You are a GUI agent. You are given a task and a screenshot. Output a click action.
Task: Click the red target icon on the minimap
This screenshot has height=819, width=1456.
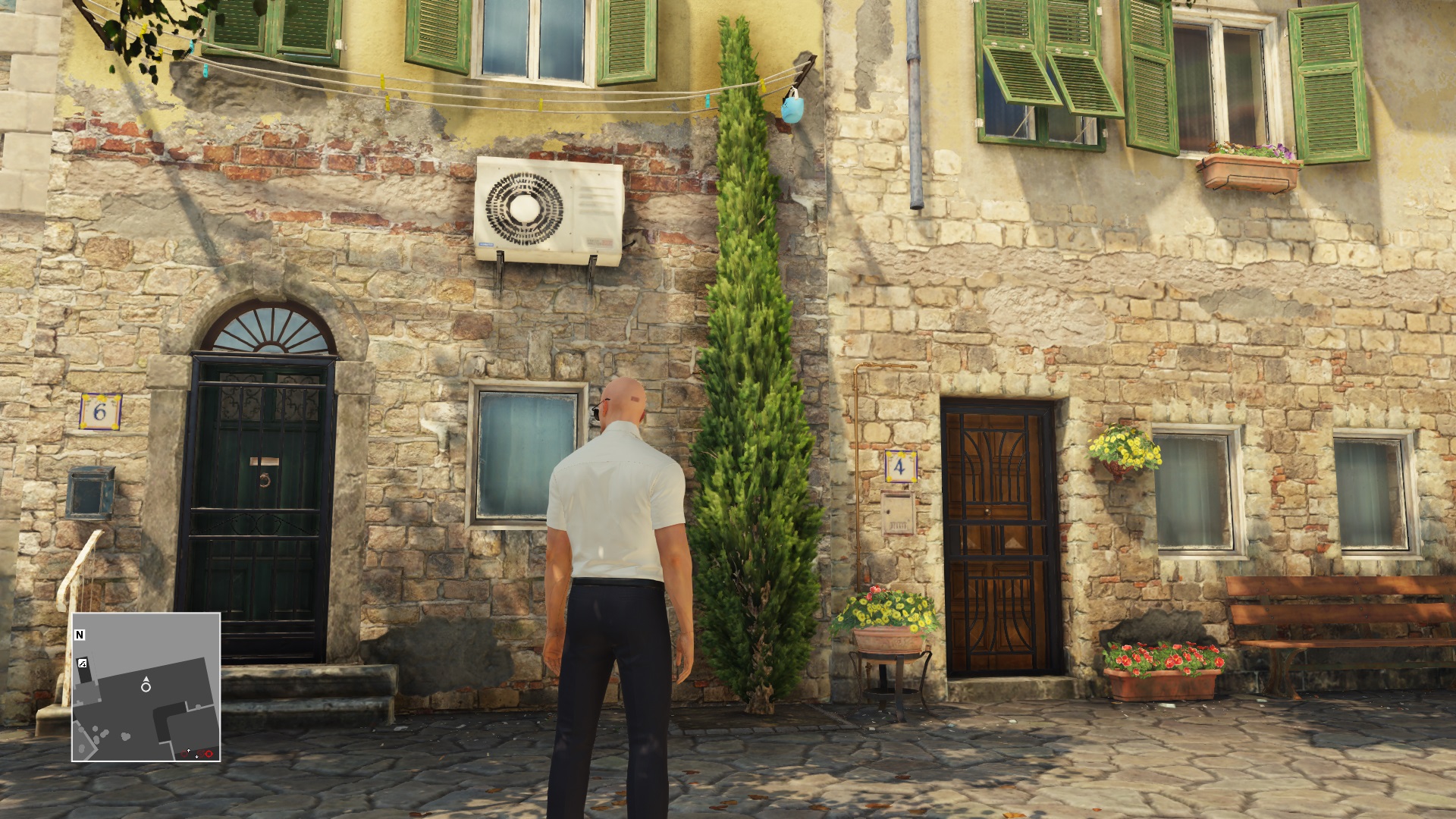(x=209, y=754)
